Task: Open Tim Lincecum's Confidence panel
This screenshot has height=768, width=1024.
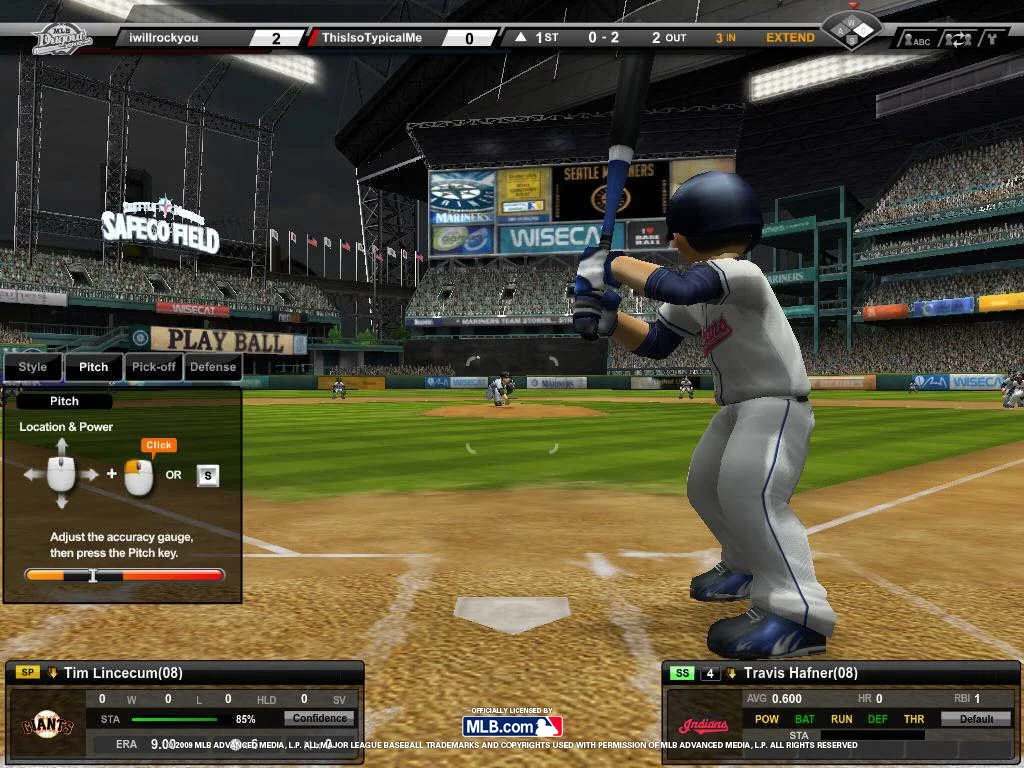Action: pyautogui.click(x=320, y=718)
